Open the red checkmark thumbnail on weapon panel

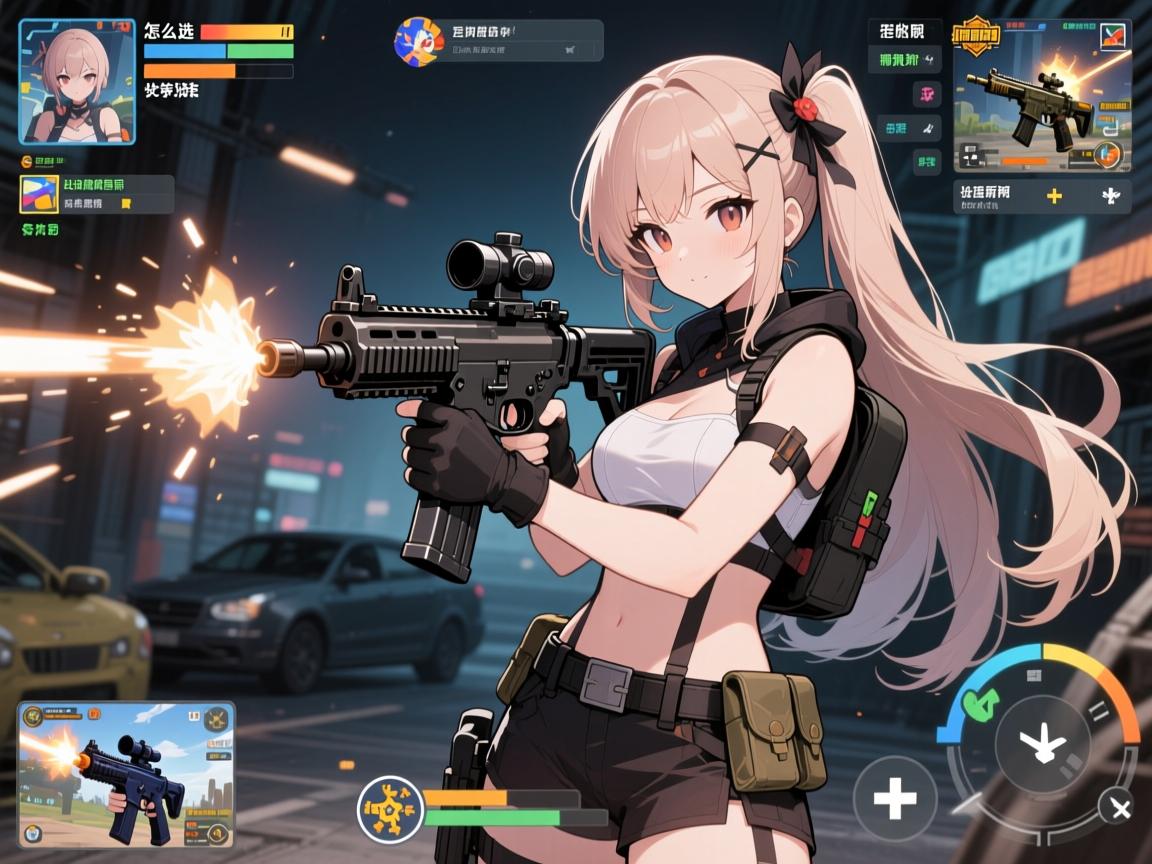point(1111,37)
